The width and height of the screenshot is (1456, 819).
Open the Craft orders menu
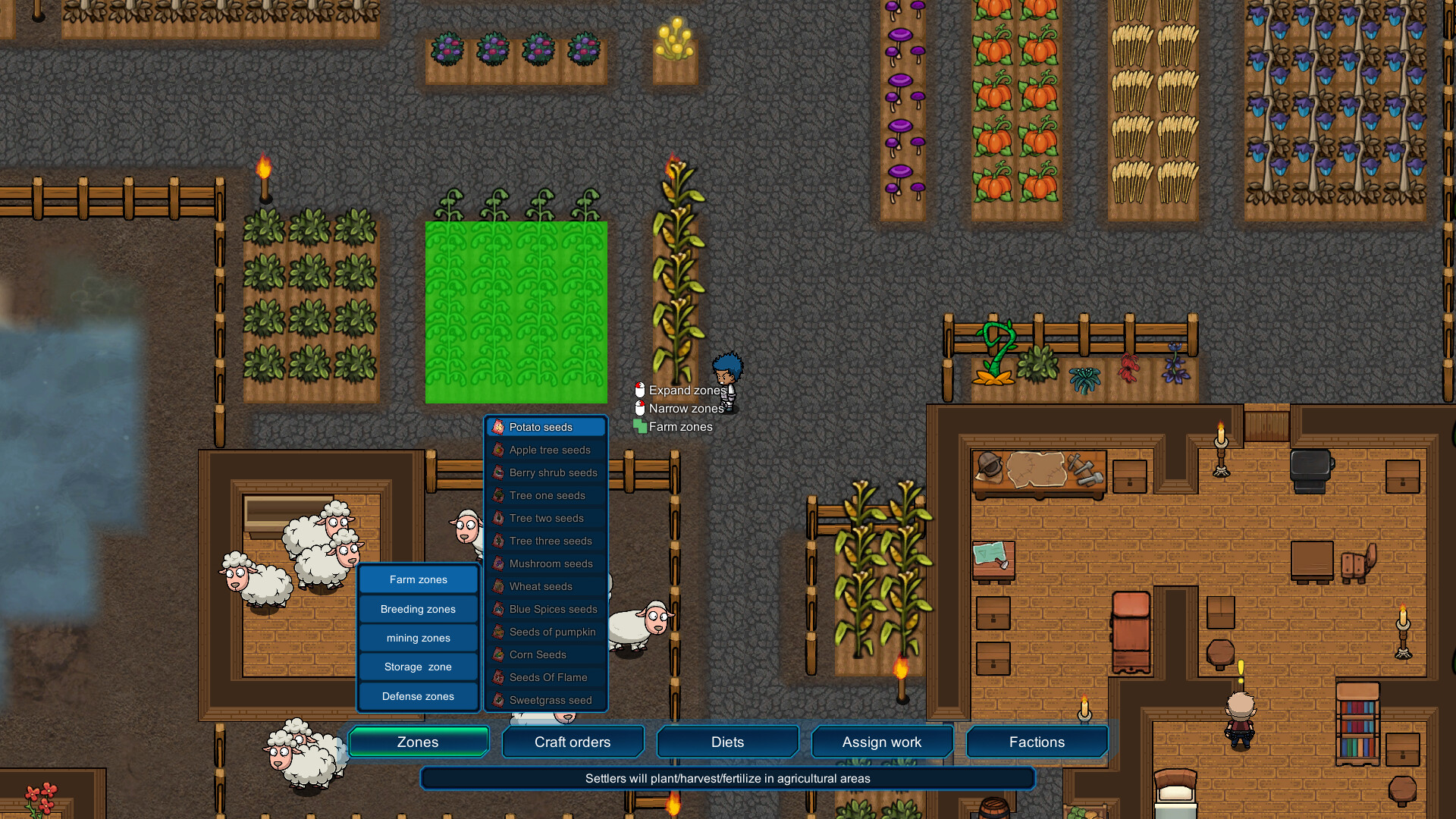(573, 742)
